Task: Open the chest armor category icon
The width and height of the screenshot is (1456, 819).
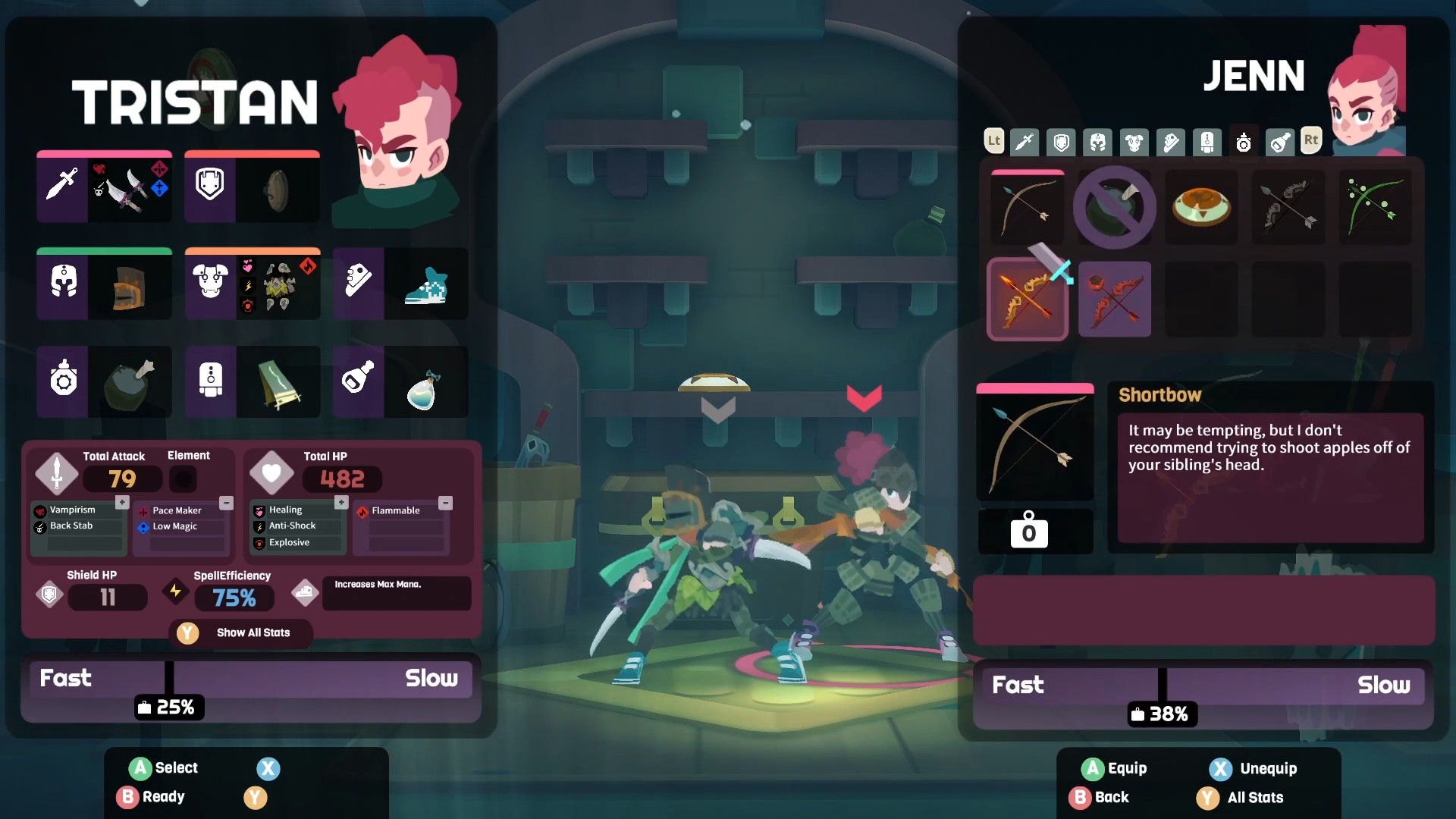Action: 1134,142
